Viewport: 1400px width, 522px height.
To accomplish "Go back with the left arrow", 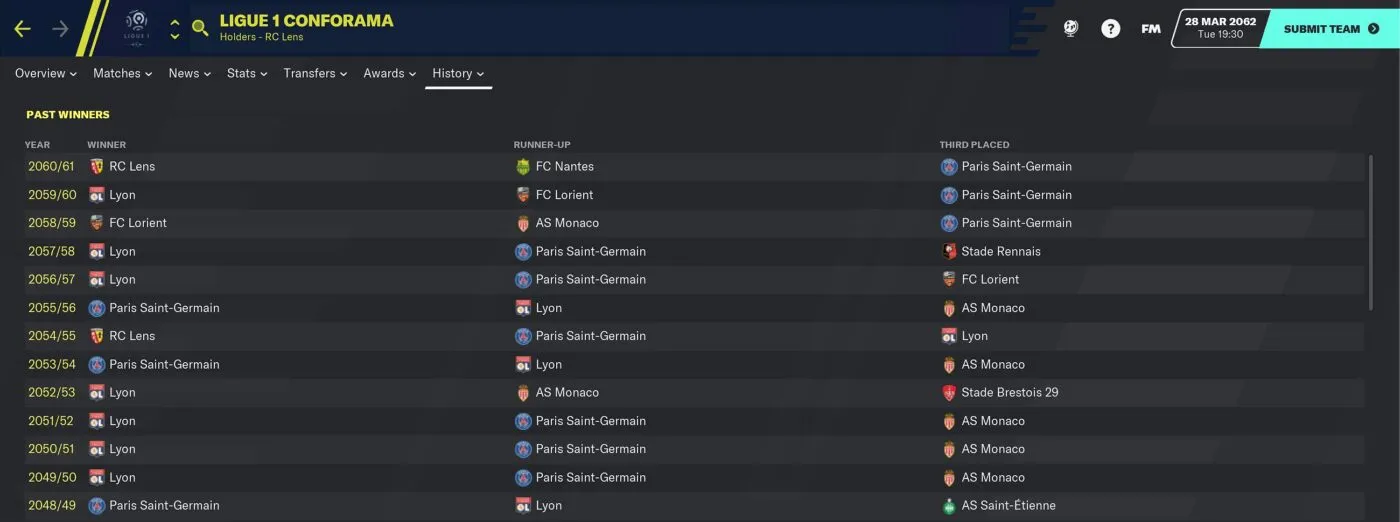I will 22,29.
